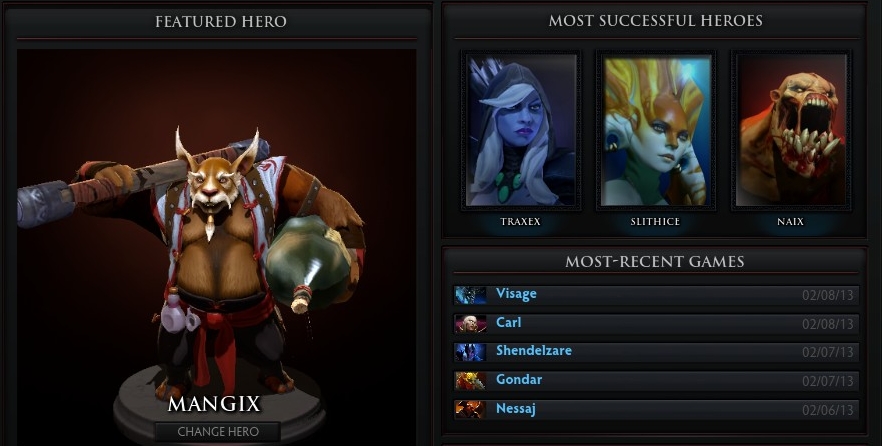
Task: Click the Change Hero button
Action: 217,431
